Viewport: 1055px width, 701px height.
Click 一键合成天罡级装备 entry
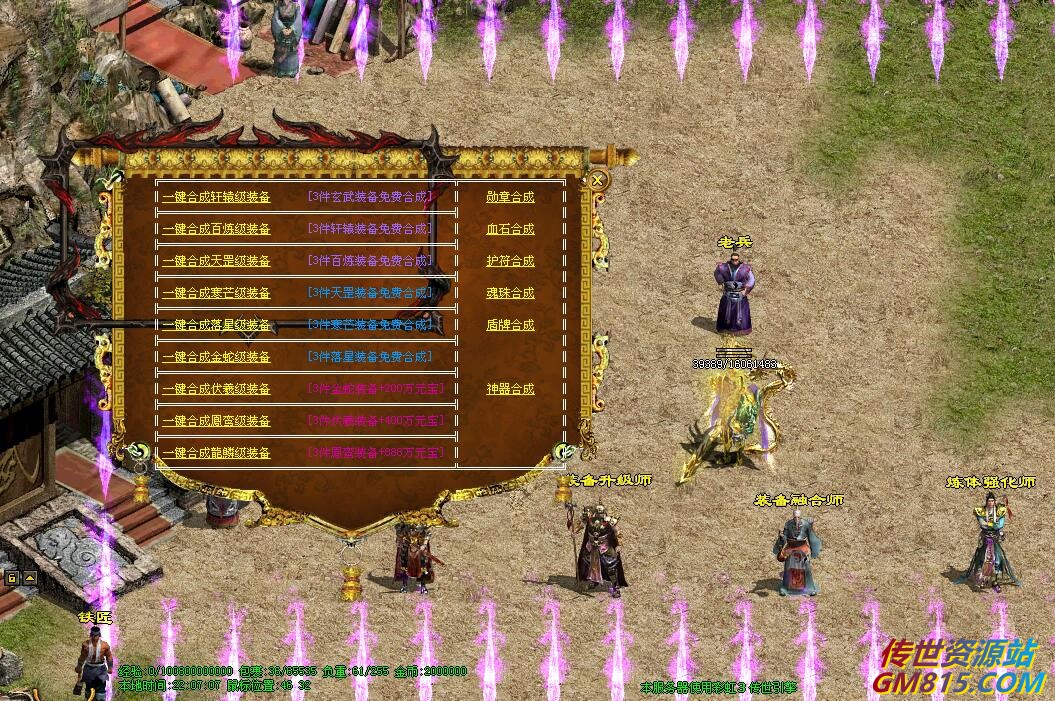click(x=216, y=261)
